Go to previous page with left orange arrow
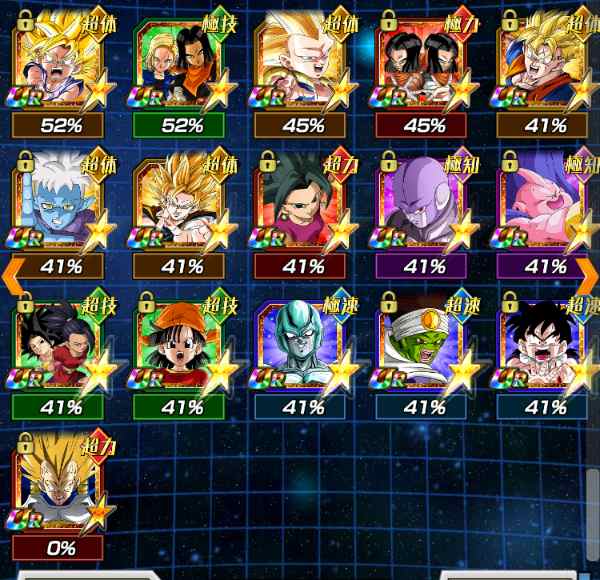600x580 pixels. pyautogui.click(x=12, y=270)
